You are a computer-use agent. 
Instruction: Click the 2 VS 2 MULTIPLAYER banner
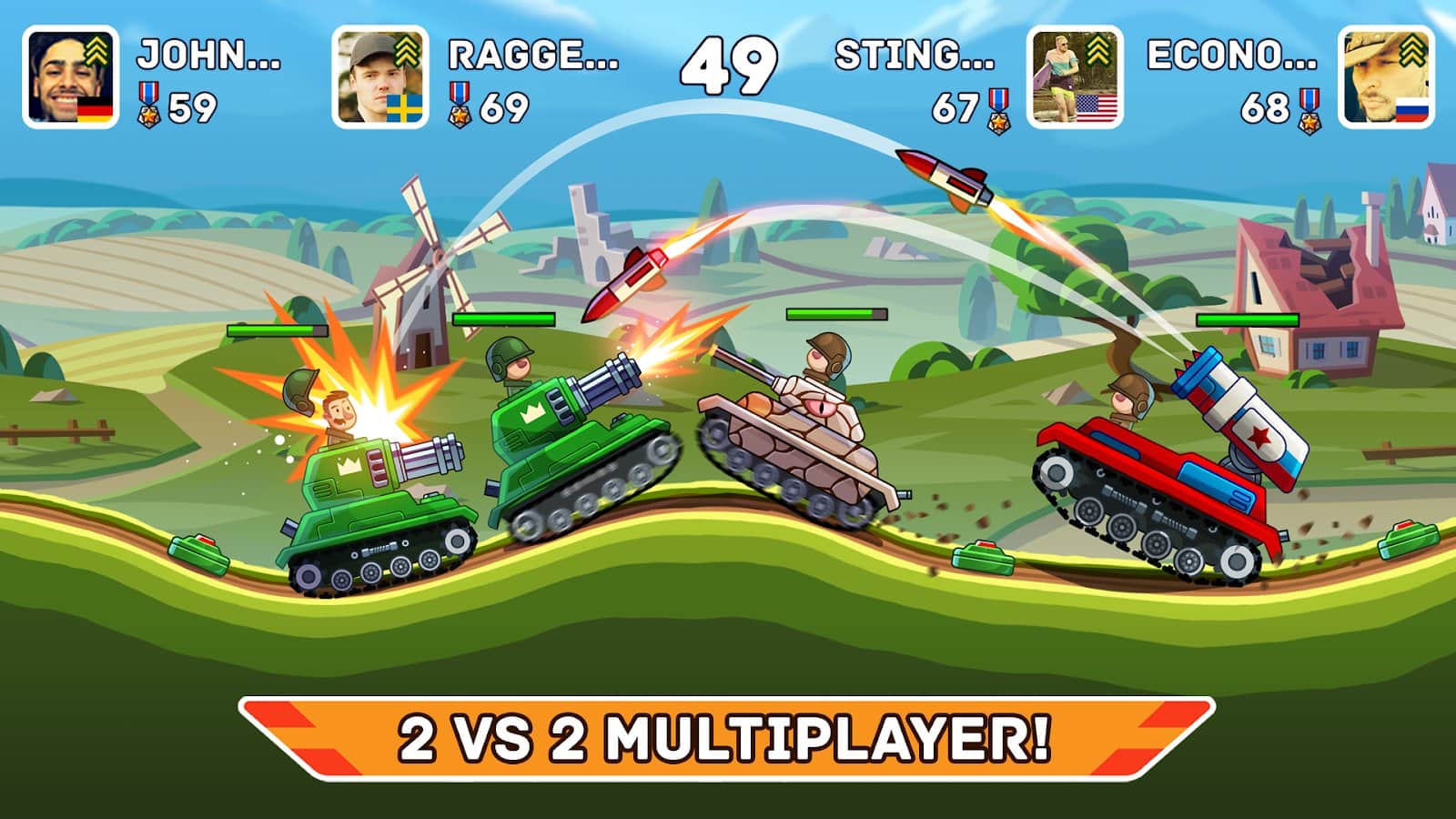point(728,734)
